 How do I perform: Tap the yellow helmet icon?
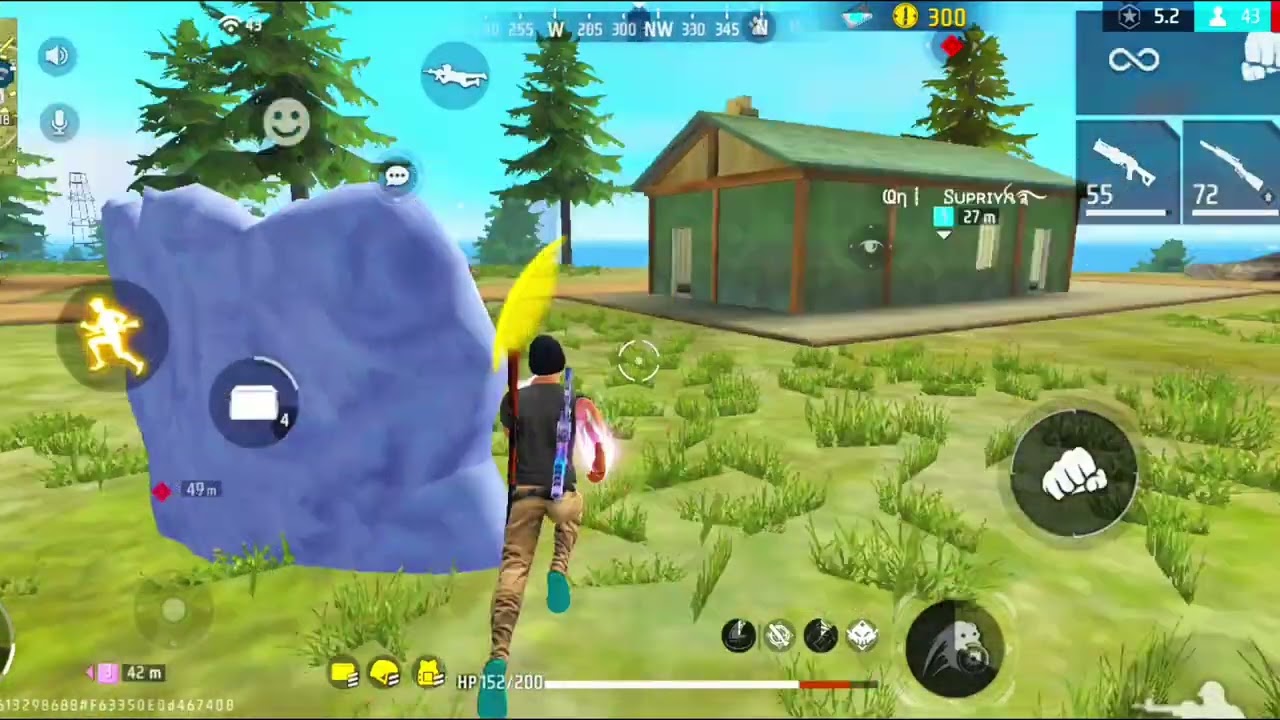click(x=385, y=676)
